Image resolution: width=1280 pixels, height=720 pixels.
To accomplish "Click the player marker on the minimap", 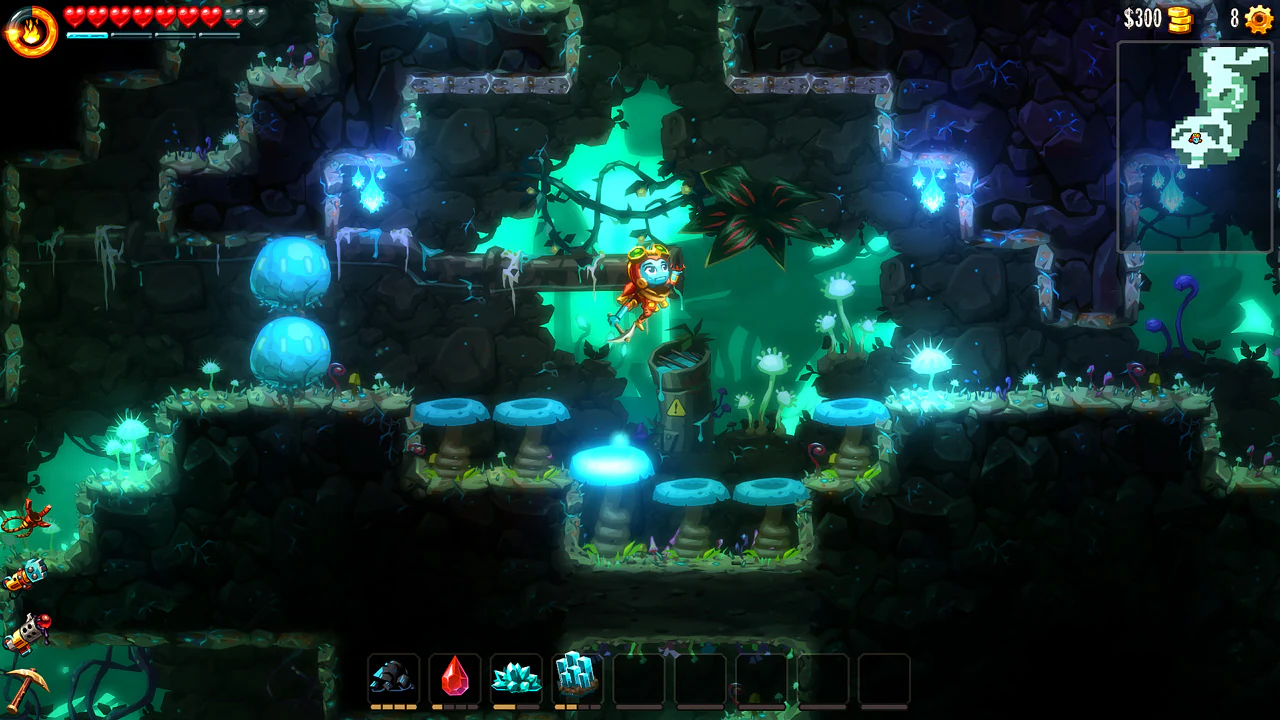I will pos(1196,139).
